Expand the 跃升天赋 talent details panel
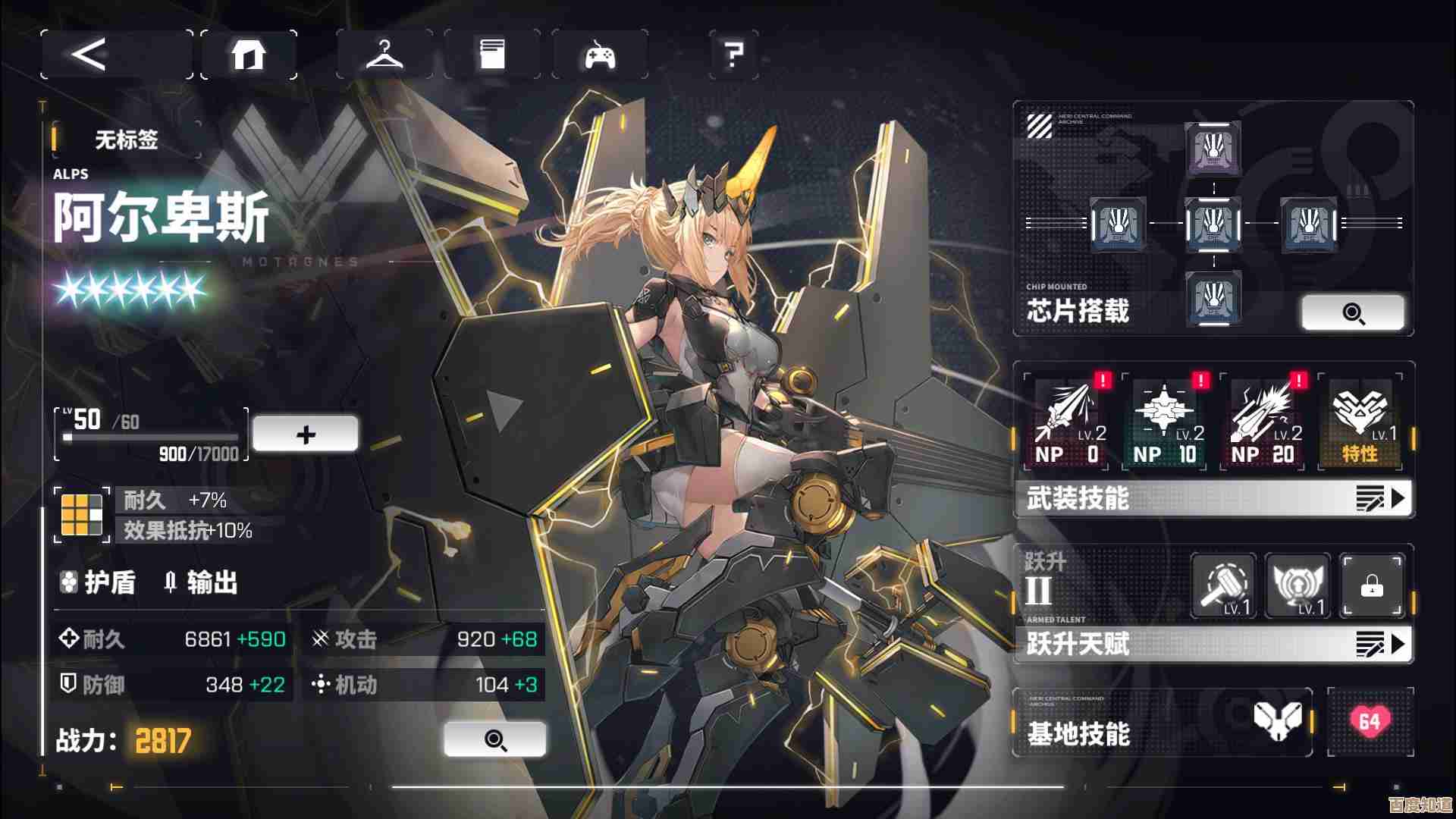This screenshot has width=1456, height=819. tap(1212, 645)
